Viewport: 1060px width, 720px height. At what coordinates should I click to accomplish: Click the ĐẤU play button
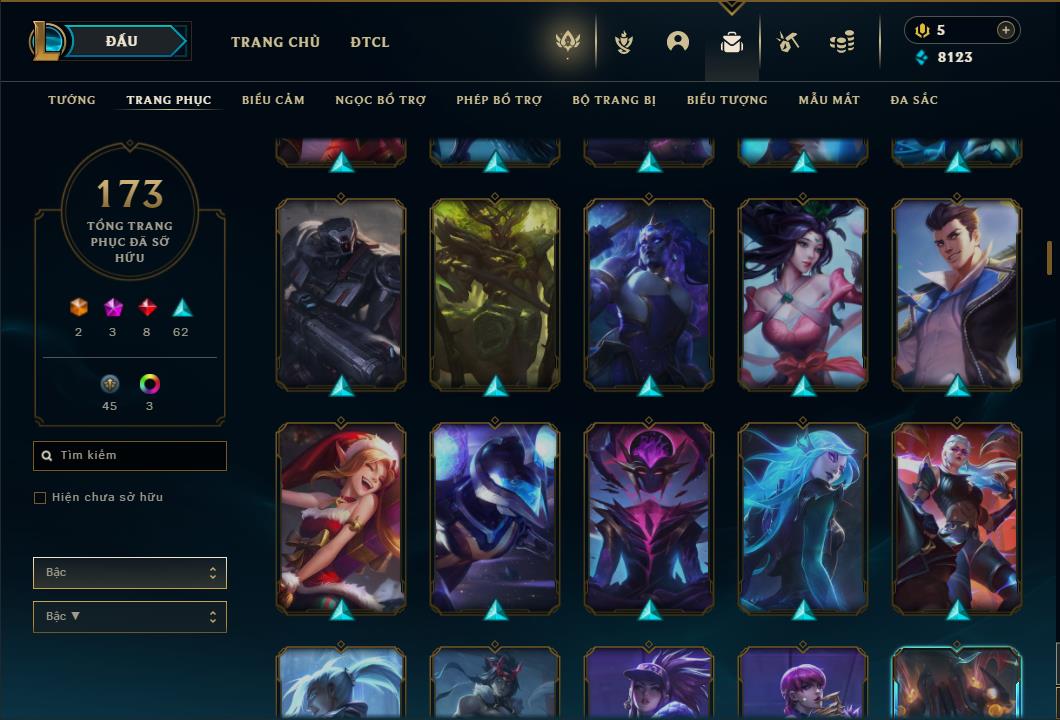point(122,41)
